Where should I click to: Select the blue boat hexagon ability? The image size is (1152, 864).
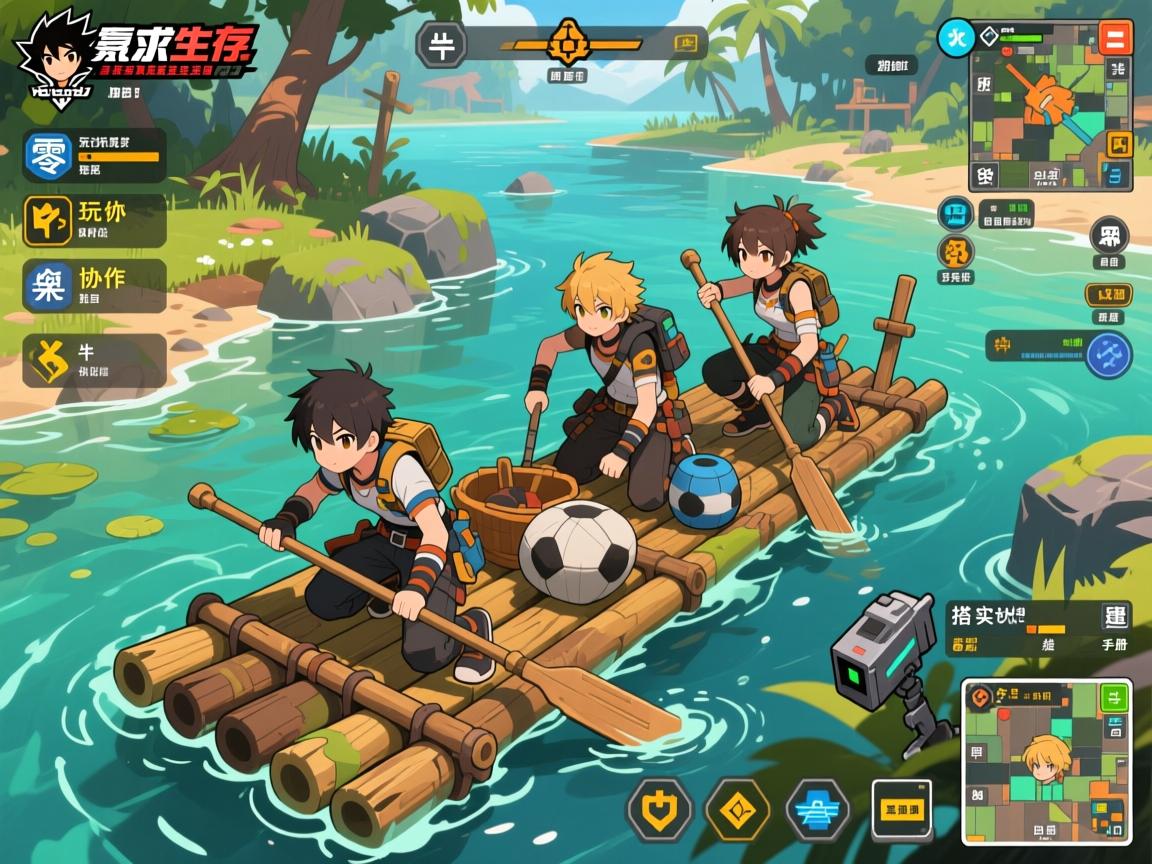pyautogui.click(x=817, y=808)
